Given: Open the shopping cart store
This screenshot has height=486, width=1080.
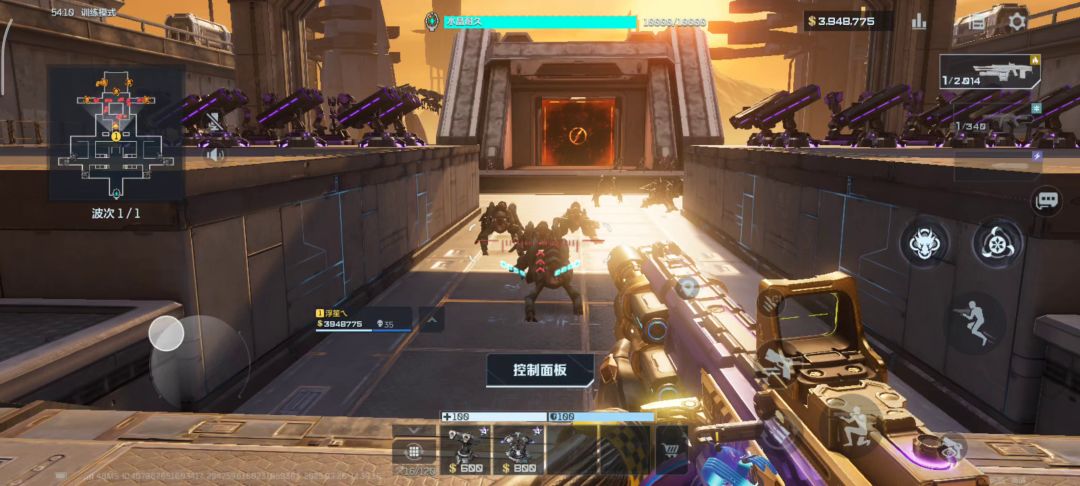Looking at the screenshot, I should coord(672,448).
